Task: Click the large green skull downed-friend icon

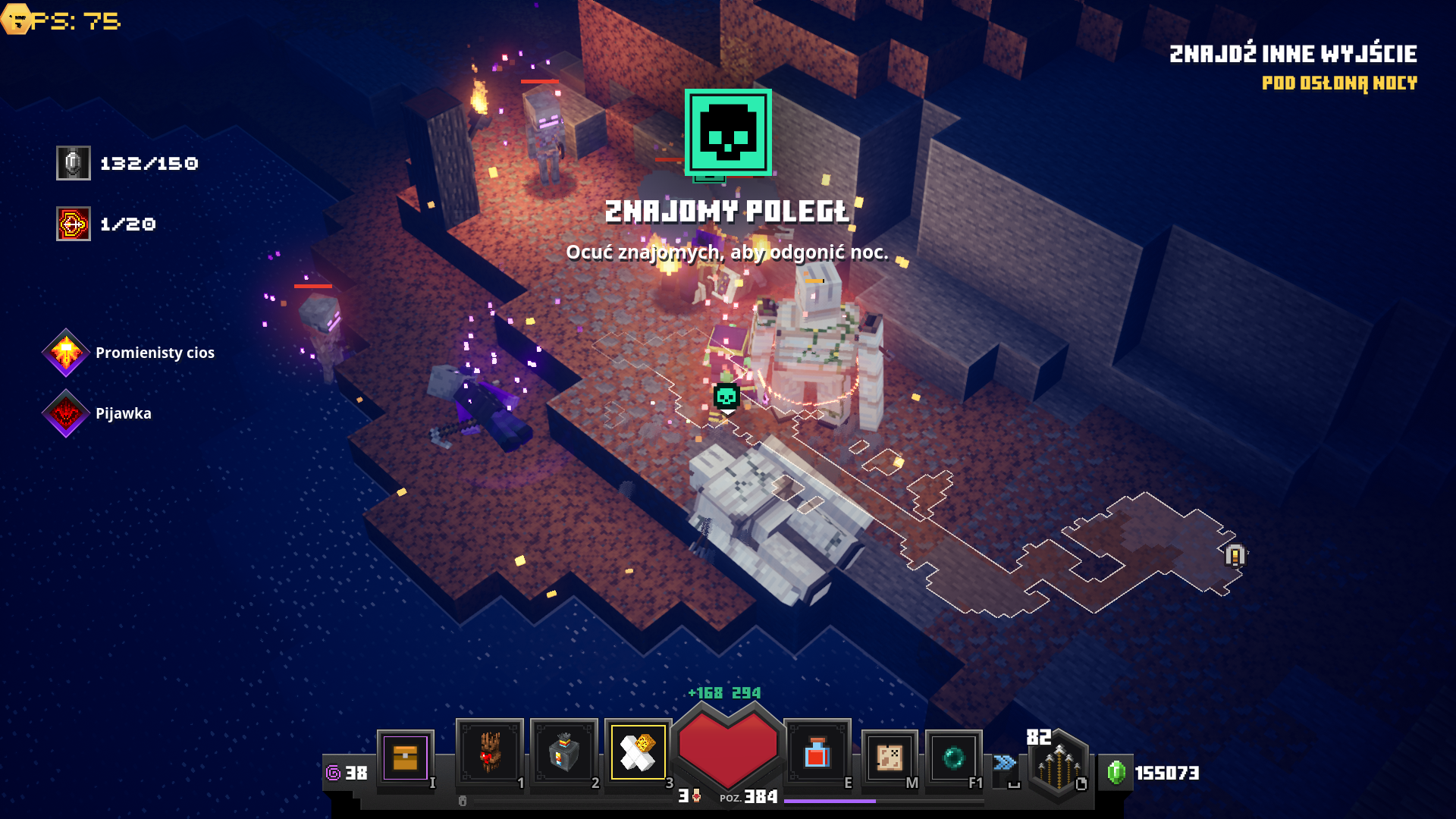Action: tap(728, 133)
